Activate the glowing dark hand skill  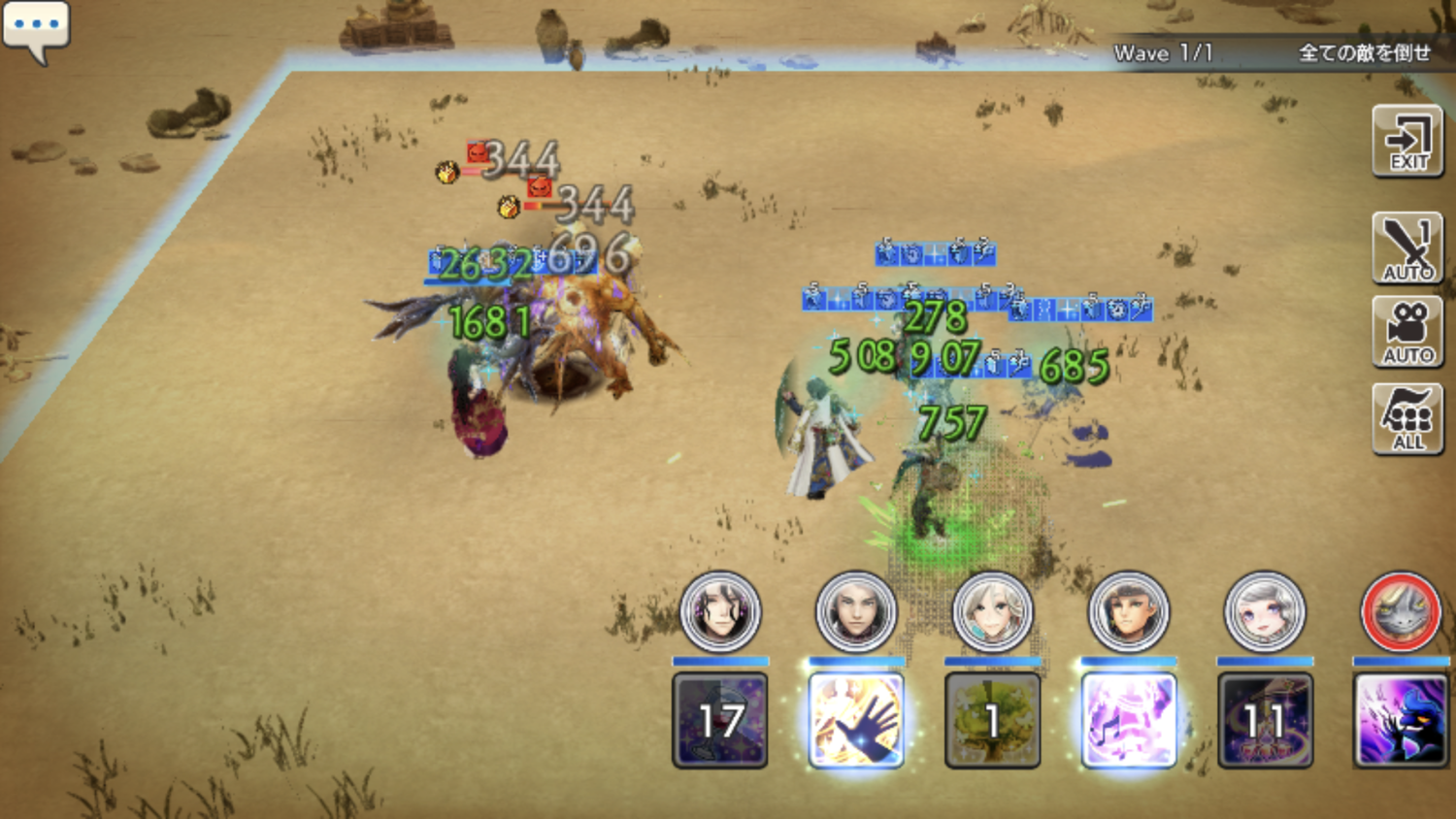point(856,720)
